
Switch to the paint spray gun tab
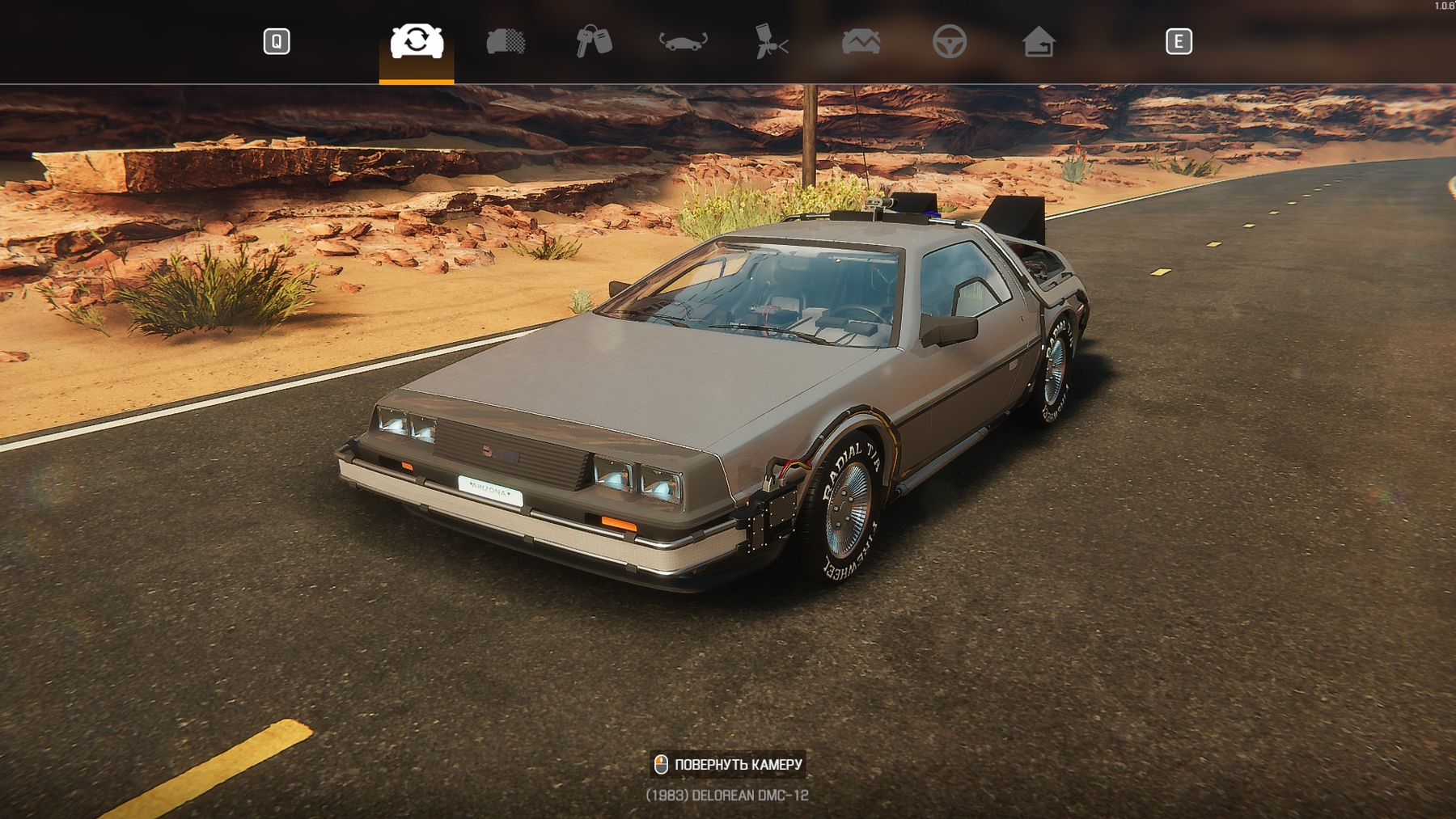coord(772,41)
